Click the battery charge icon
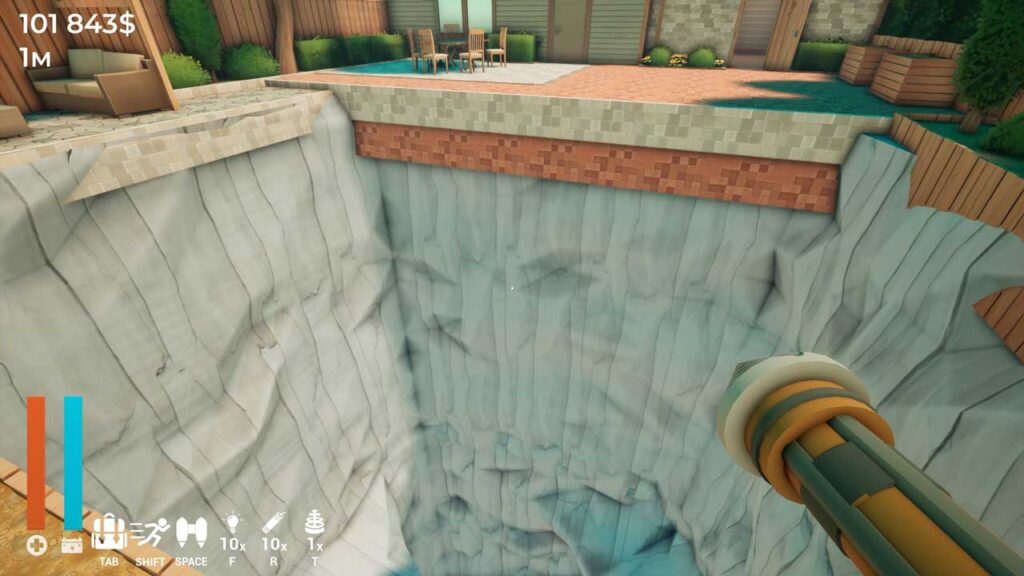This screenshot has height=576, width=1024. 71,546
